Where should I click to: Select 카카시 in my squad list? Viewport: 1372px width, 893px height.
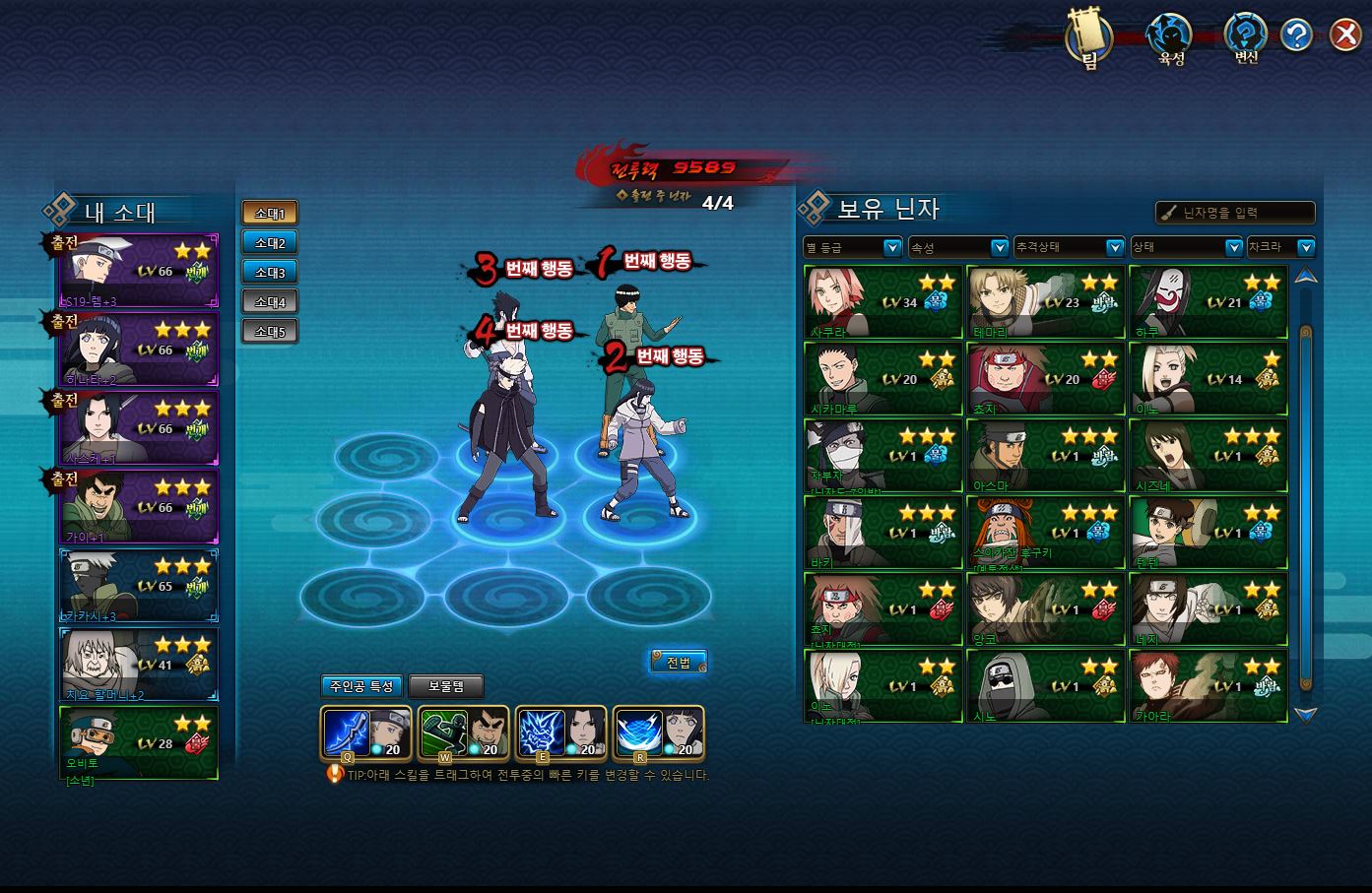tap(139, 585)
